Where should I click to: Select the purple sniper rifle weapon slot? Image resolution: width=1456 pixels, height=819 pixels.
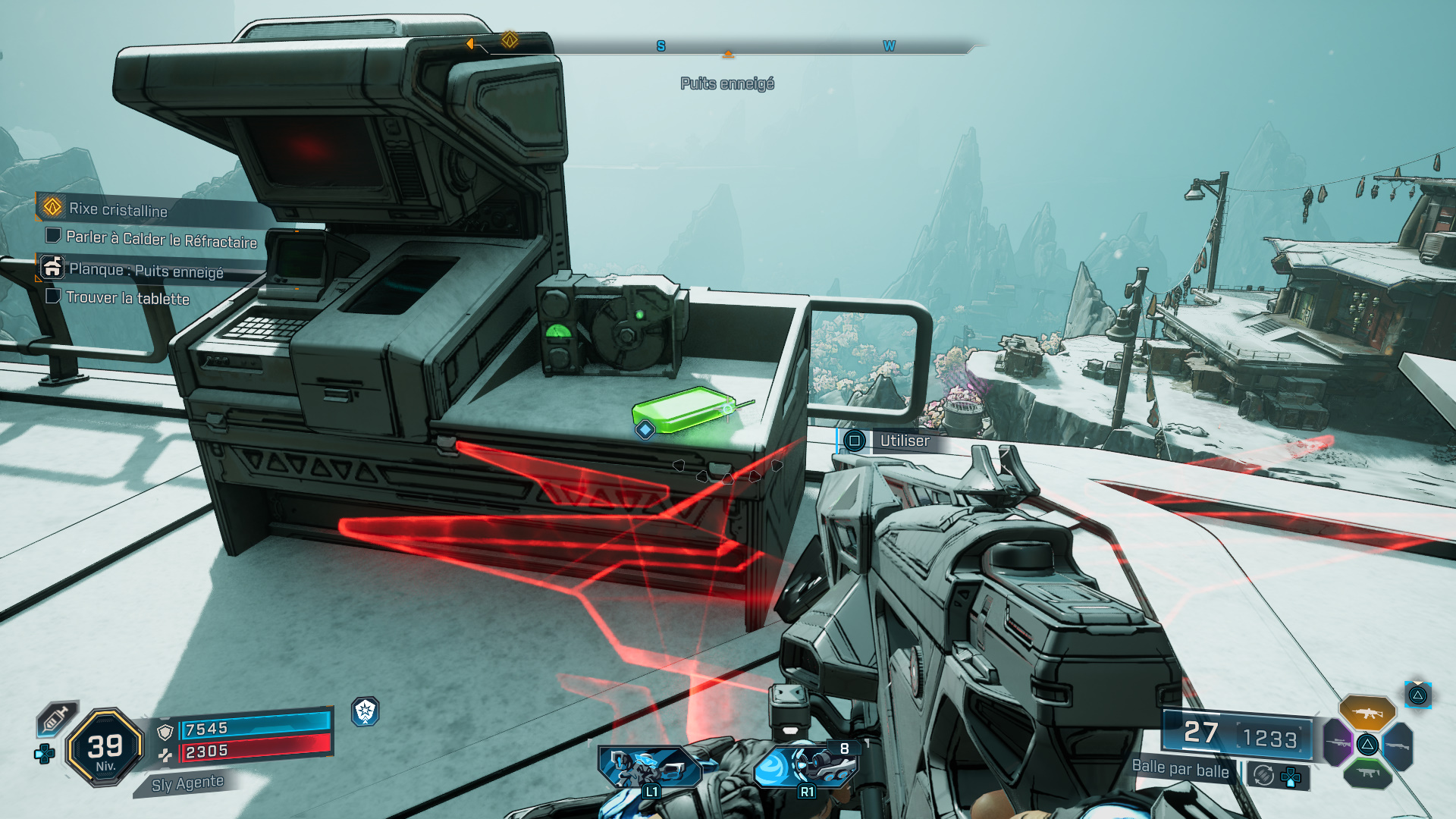1338,742
